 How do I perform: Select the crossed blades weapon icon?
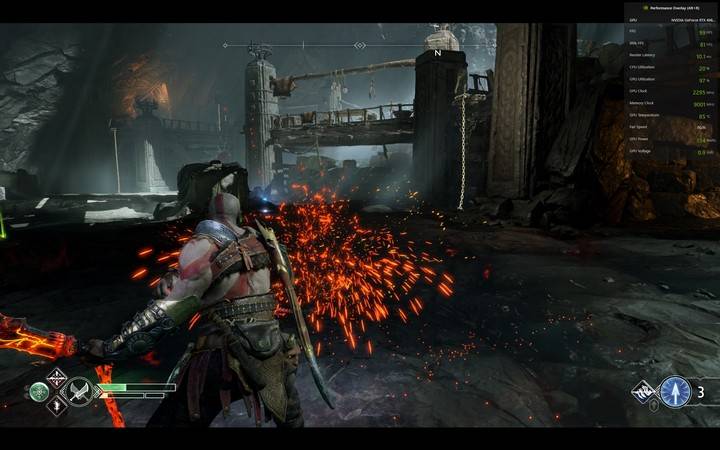(x=79, y=391)
